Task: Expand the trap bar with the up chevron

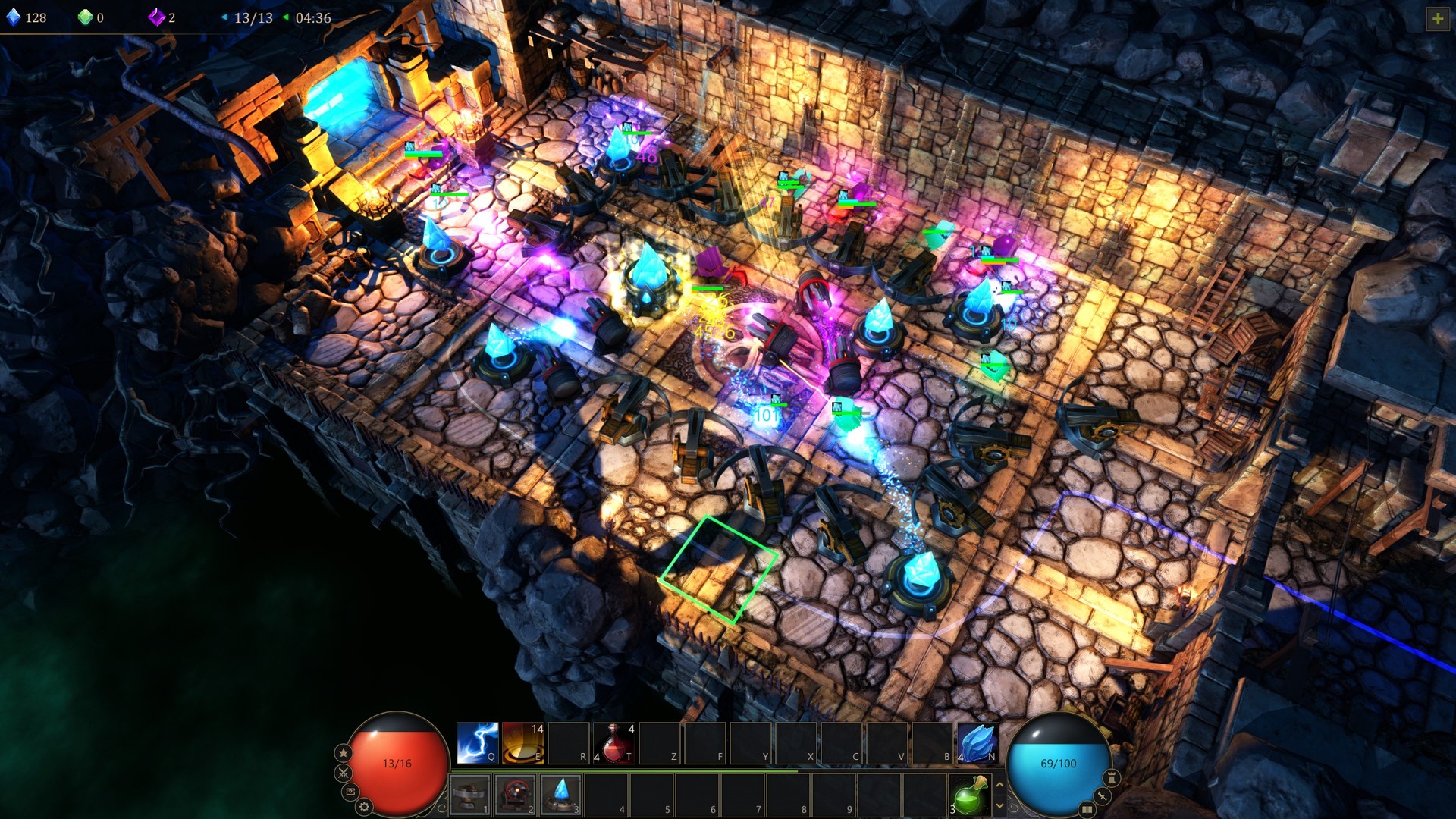Action: [1001, 785]
